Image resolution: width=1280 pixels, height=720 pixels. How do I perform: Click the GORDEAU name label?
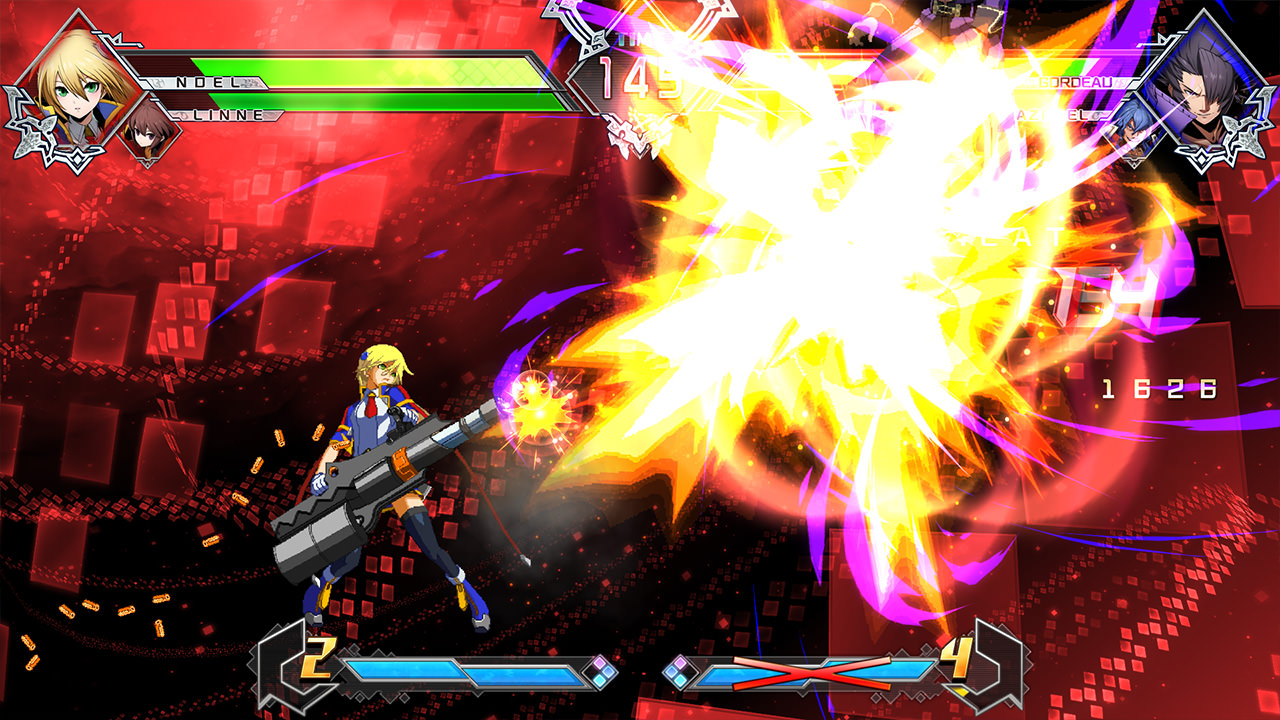[1075, 81]
